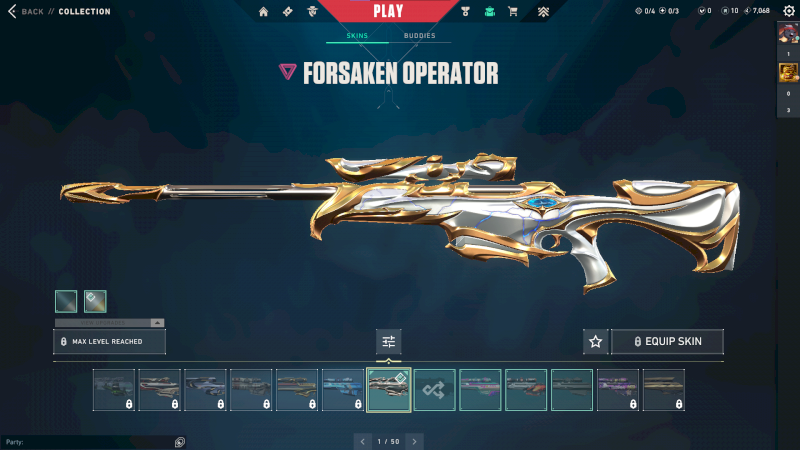Select the blue Operator skin thumbnail
Viewport: 800px width, 450px height.
(x=343, y=390)
